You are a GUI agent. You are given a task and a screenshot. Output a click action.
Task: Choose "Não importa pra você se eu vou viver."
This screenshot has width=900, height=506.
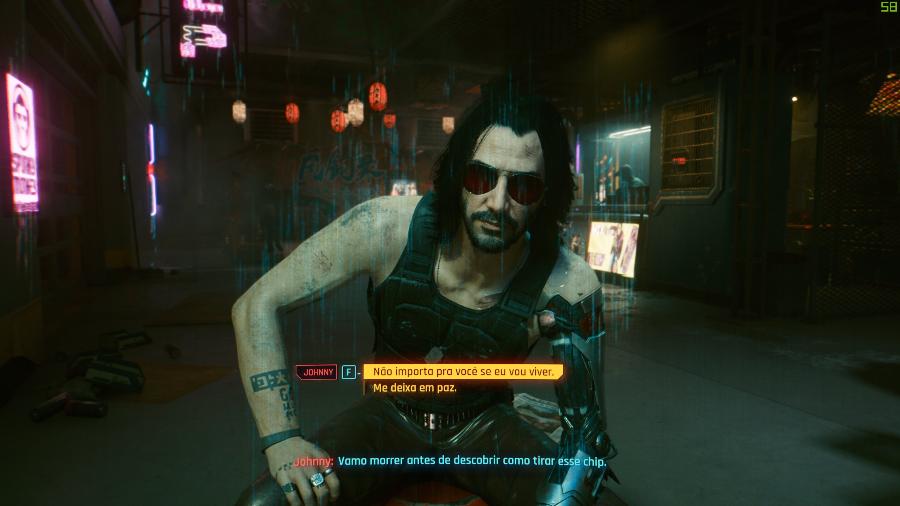(463, 371)
